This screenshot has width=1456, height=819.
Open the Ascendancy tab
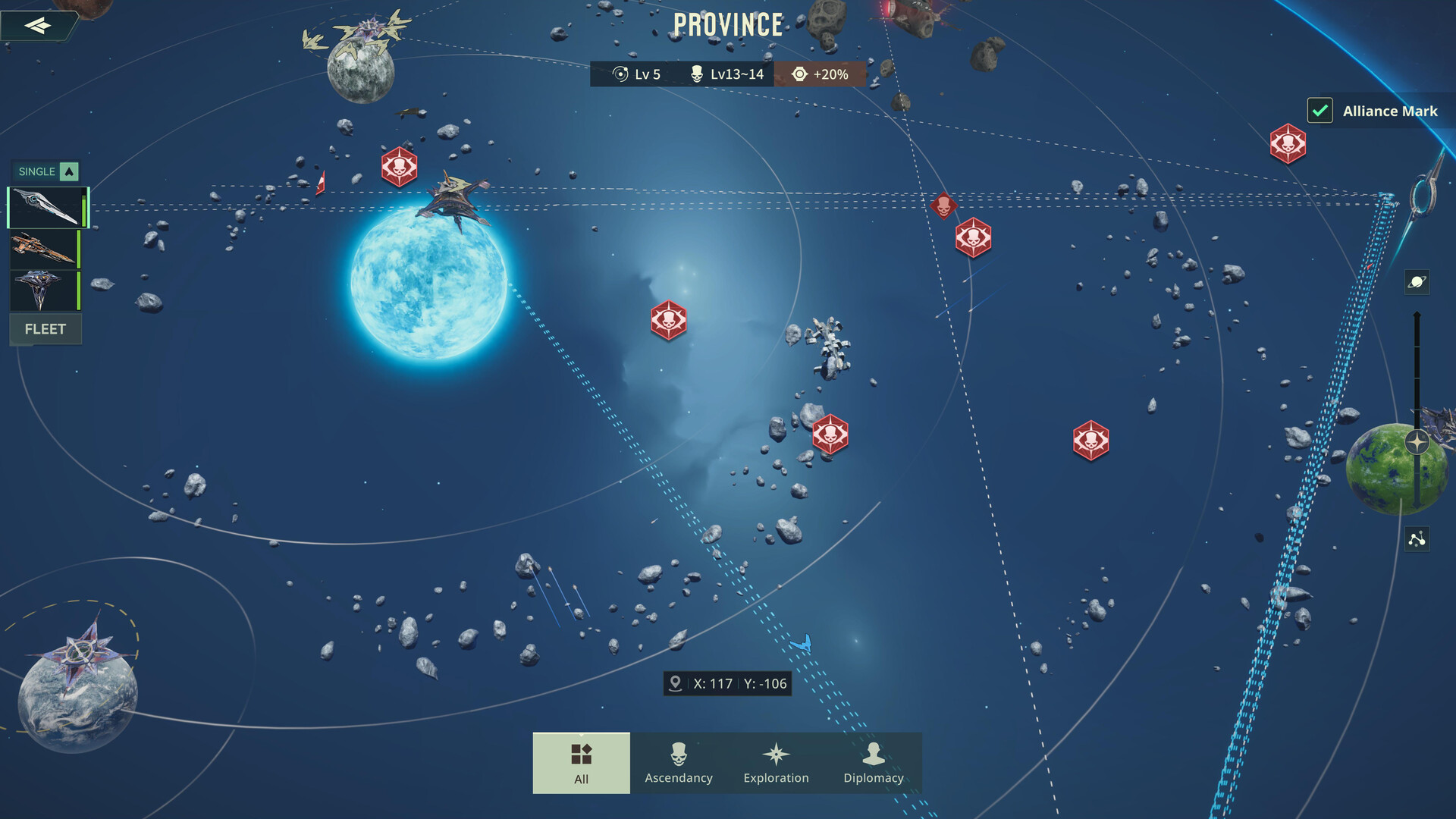(679, 763)
